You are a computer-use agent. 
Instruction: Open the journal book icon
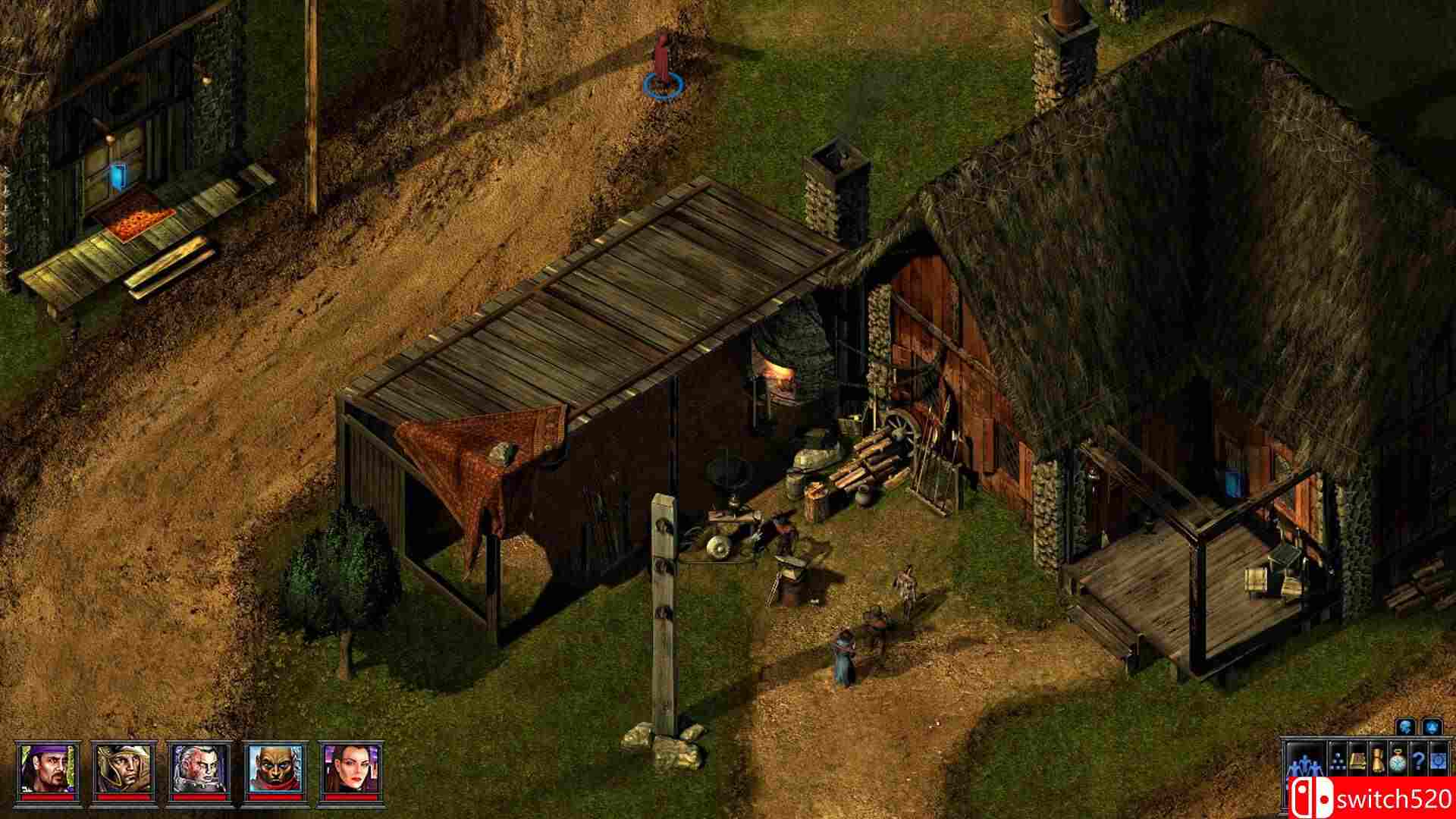(1357, 761)
